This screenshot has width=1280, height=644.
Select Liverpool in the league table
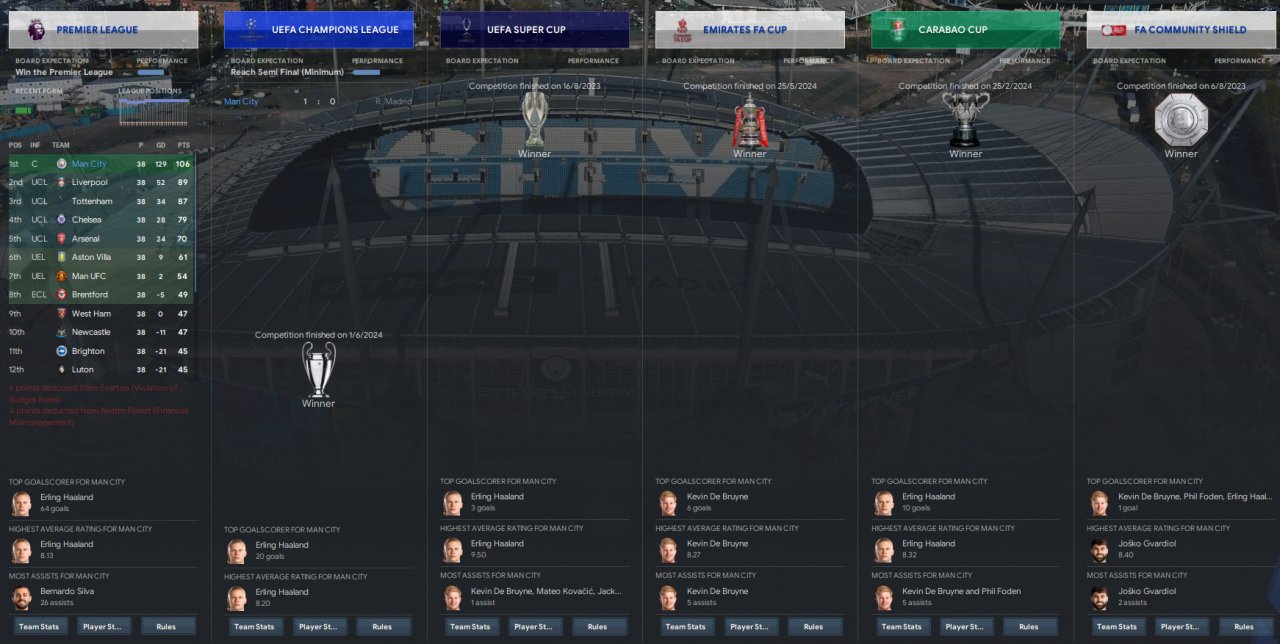[90, 183]
